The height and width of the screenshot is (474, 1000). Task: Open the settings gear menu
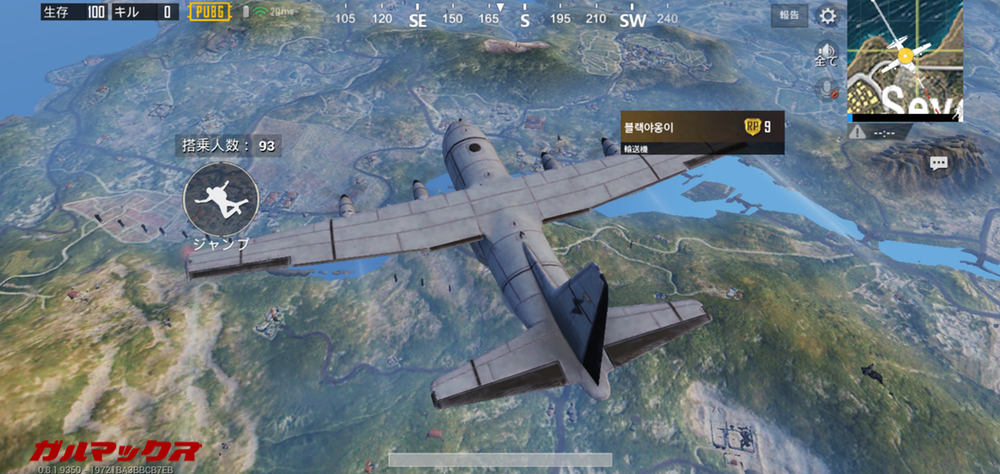pos(828,15)
